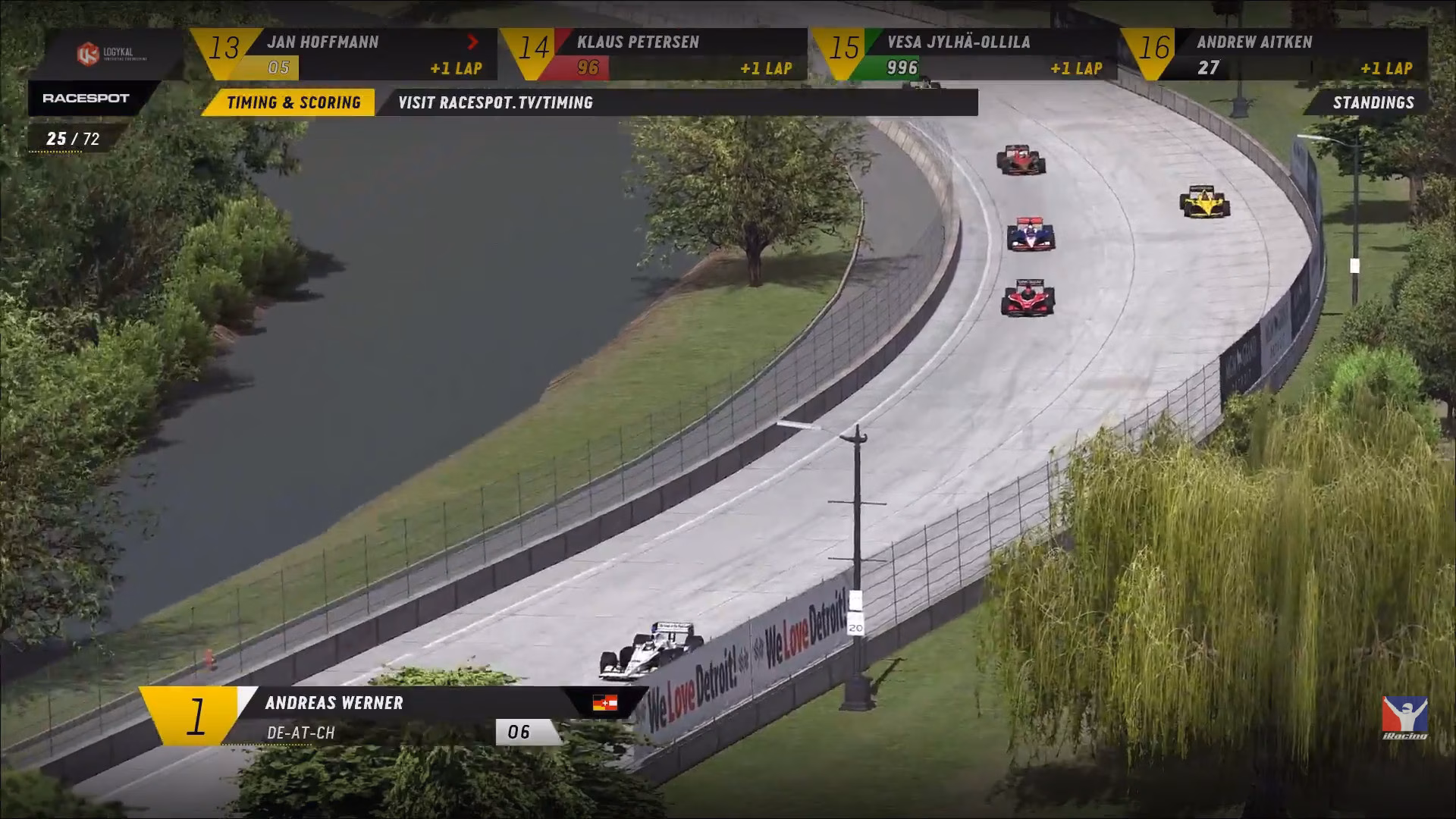Click the Logykal sponsor logo
The width and height of the screenshot is (1456, 819).
pos(111,55)
